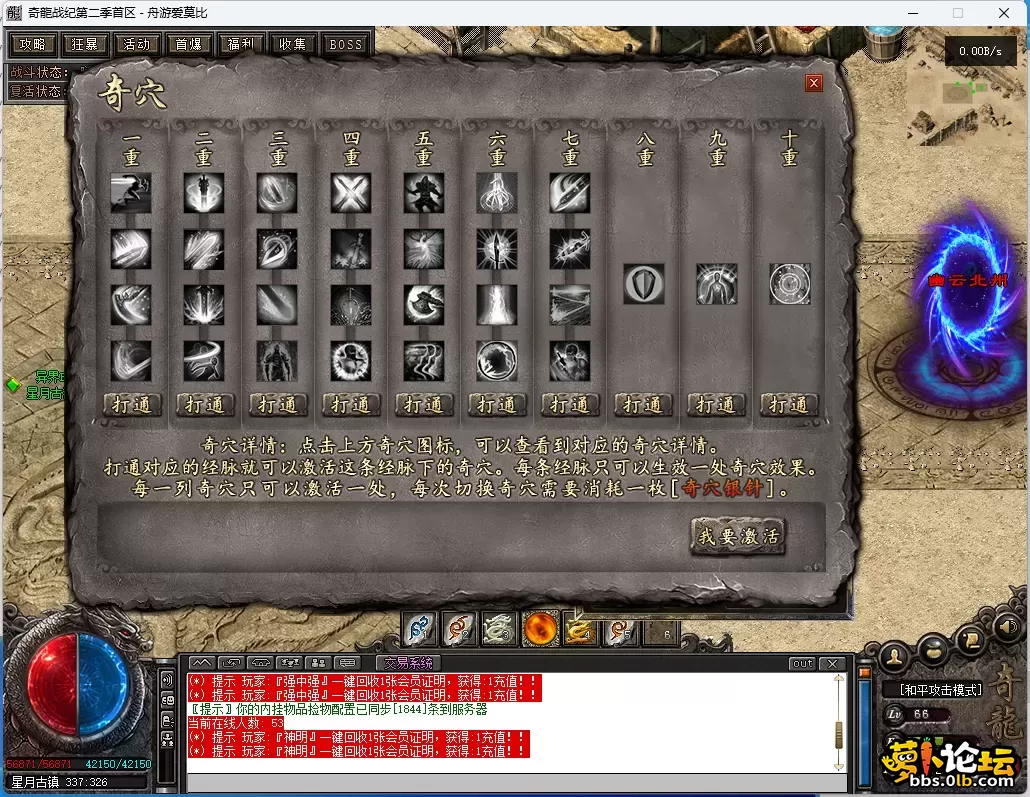Click 打通 under the 五重 column
Screen dimensions: 1030x797
(x=423, y=404)
